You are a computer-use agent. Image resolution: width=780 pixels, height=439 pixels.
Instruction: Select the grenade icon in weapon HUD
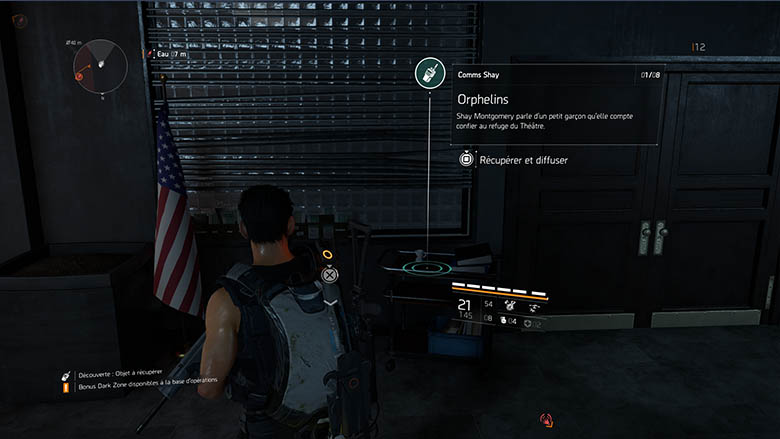click(504, 320)
